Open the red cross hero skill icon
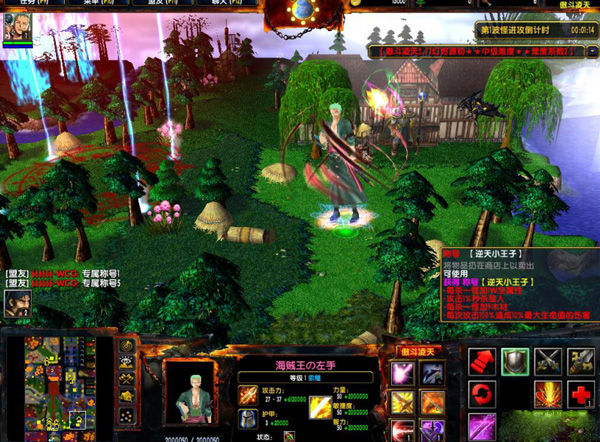Screen dimensions: 600x442 579,393
